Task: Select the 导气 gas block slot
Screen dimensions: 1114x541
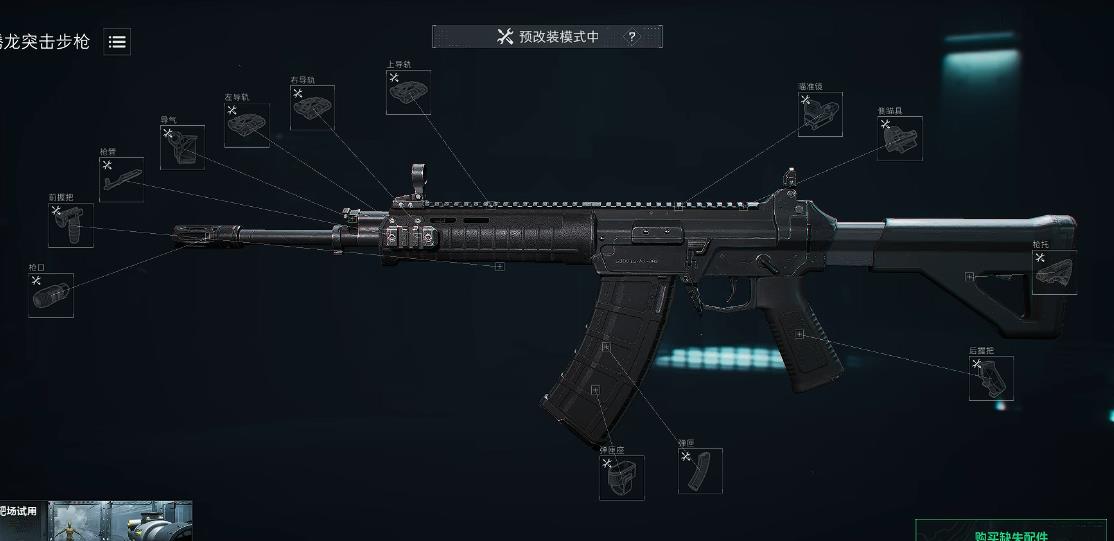Action: point(182,147)
